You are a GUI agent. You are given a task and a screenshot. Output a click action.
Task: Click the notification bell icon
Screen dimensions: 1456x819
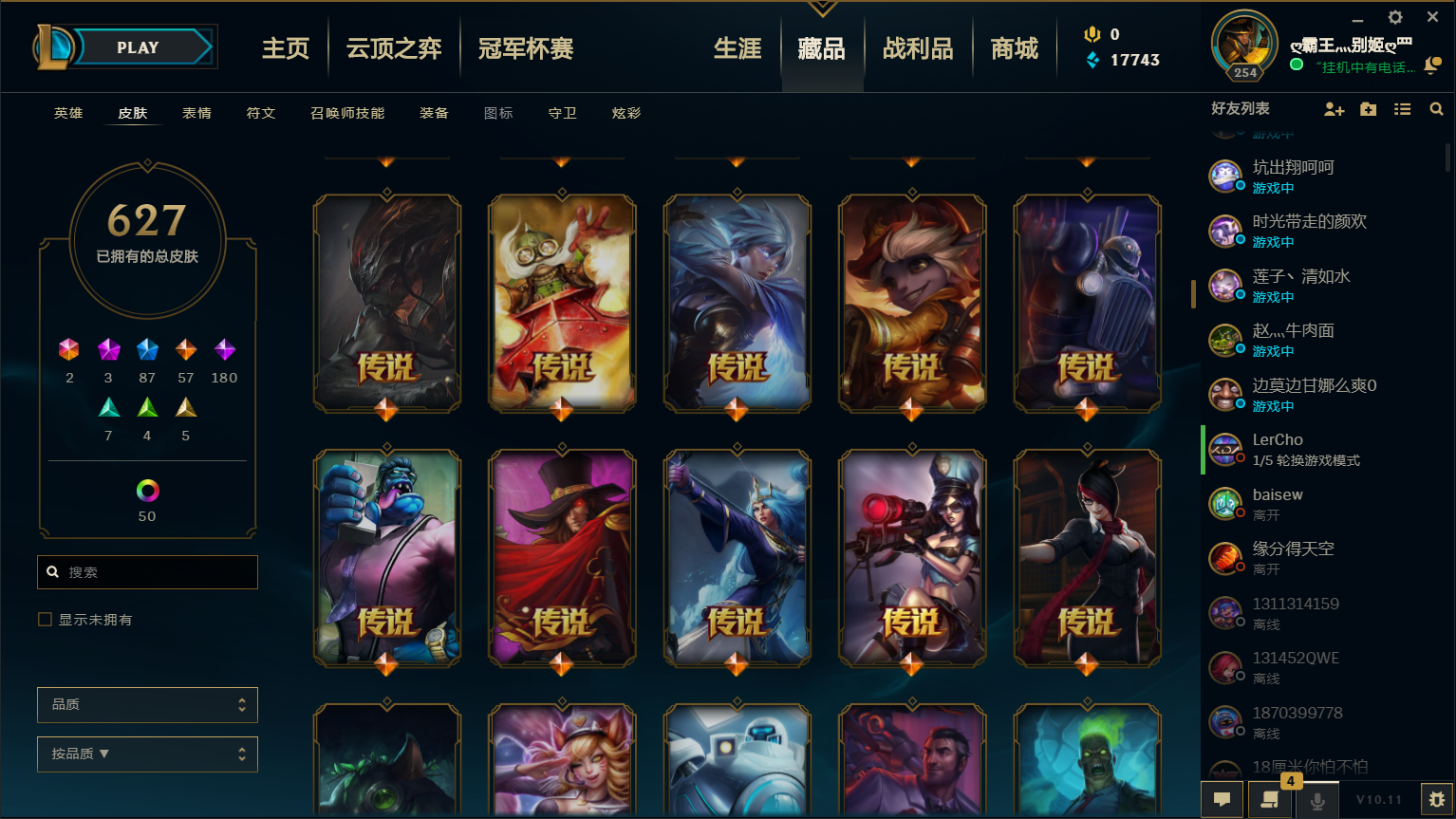click(1433, 66)
